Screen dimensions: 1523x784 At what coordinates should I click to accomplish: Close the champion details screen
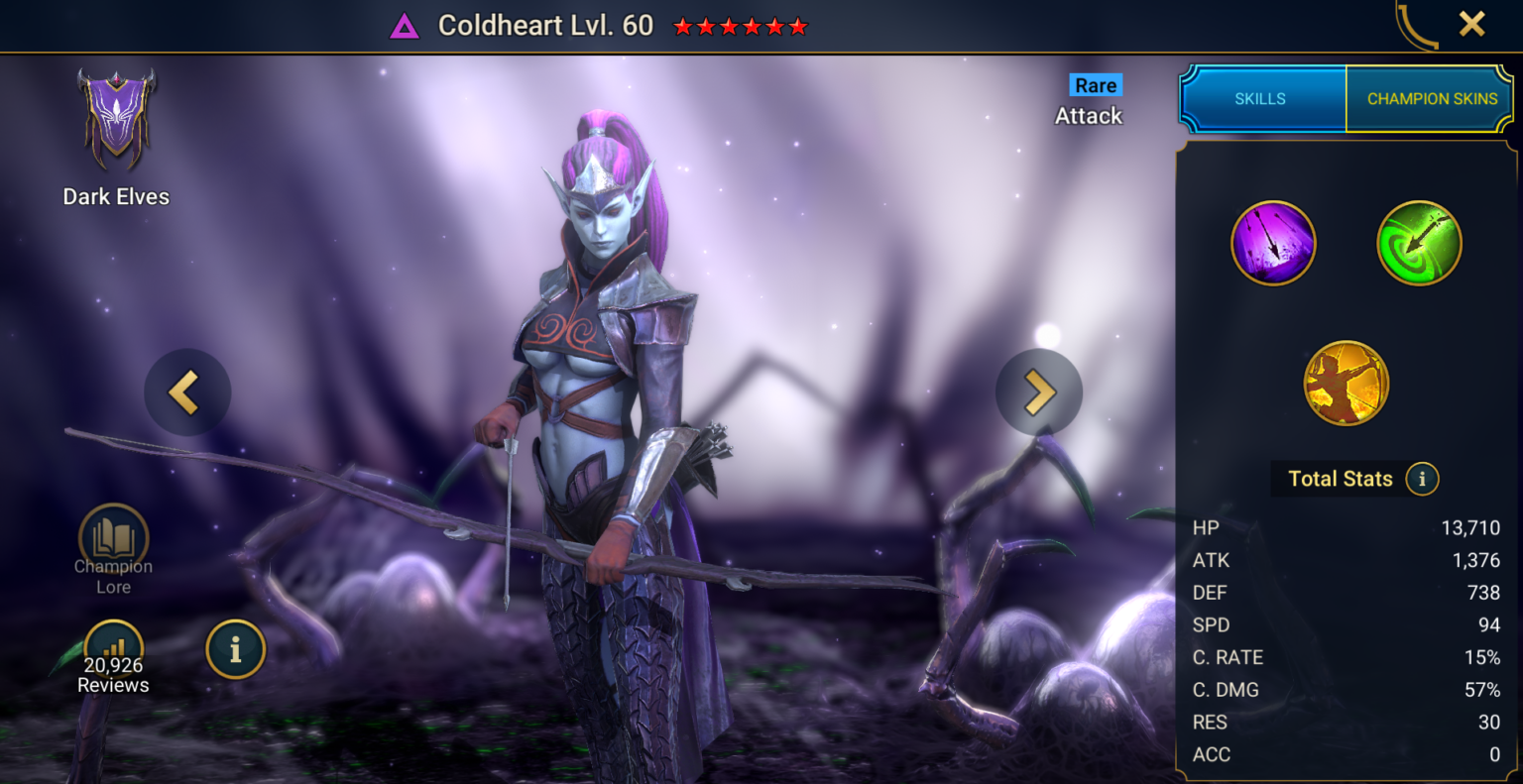(x=1473, y=24)
